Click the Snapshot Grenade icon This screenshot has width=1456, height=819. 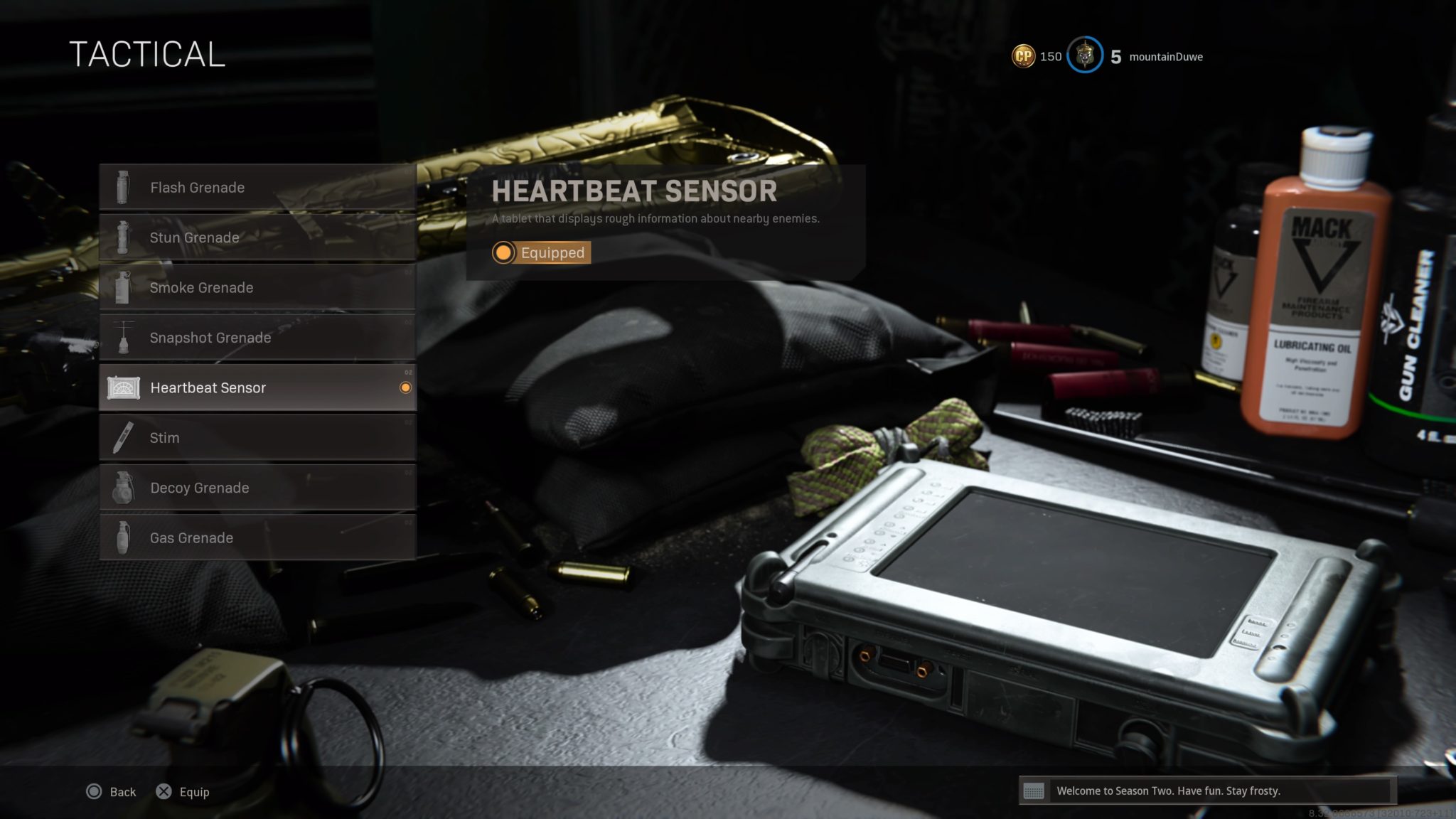[124, 338]
